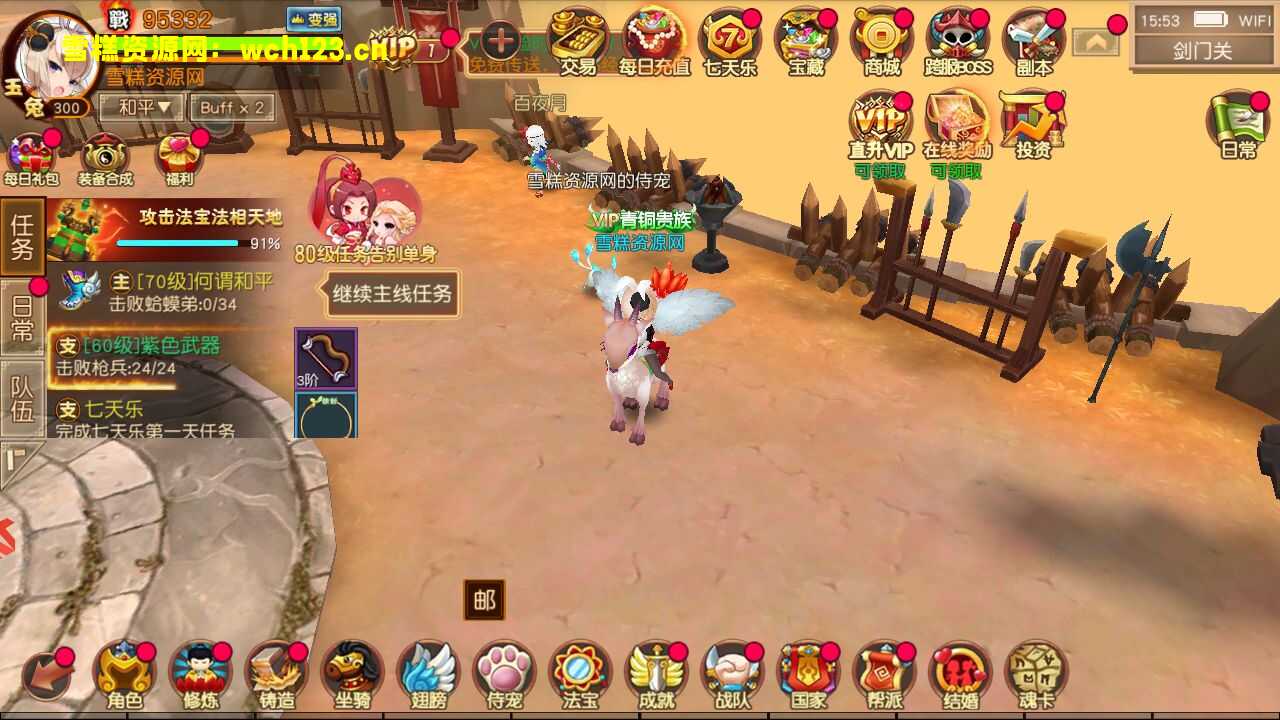Open the 铸造 forging menu

point(276,674)
